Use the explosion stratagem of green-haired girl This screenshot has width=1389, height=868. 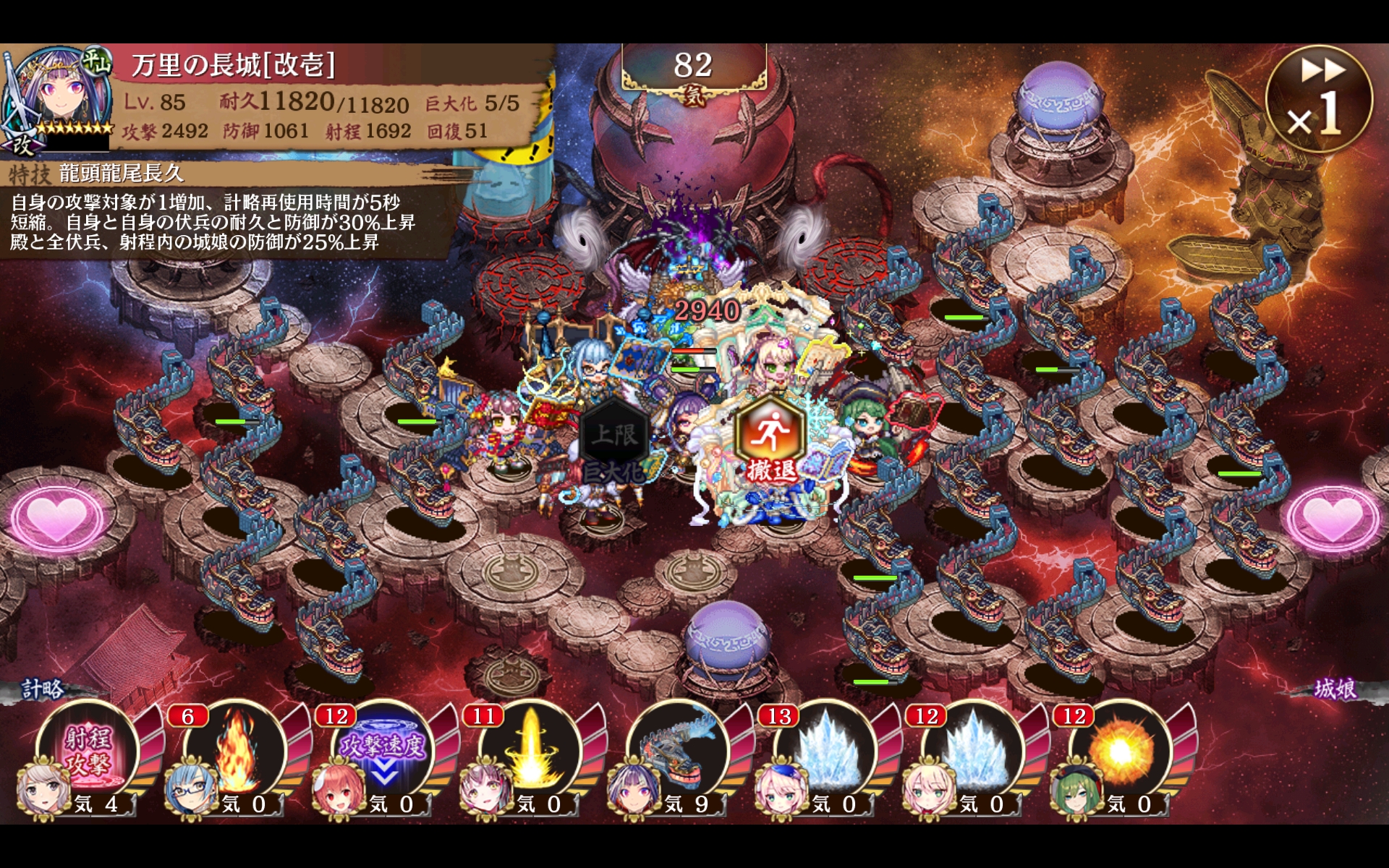coord(1121,754)
